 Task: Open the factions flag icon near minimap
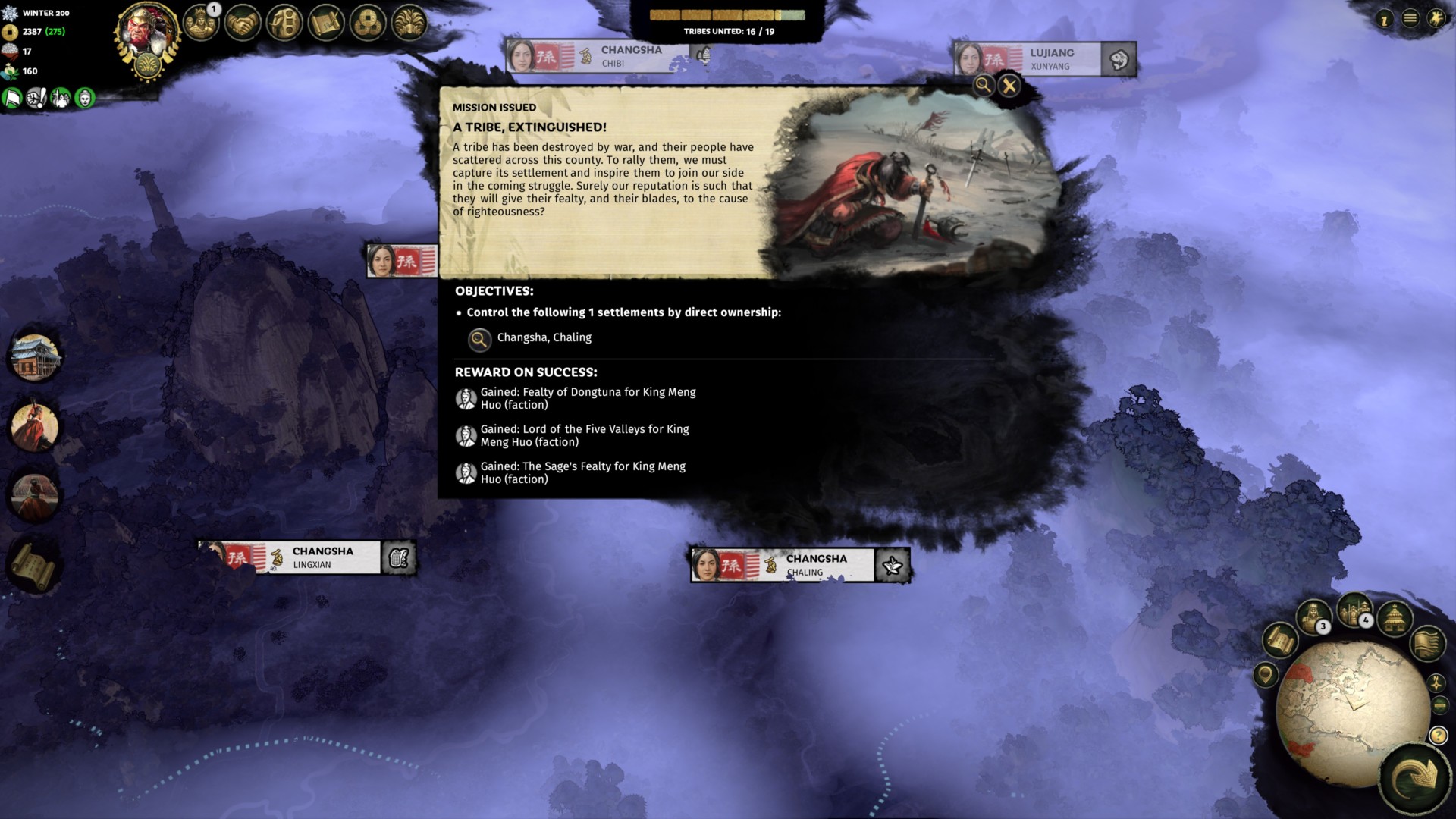[1429, 645]
